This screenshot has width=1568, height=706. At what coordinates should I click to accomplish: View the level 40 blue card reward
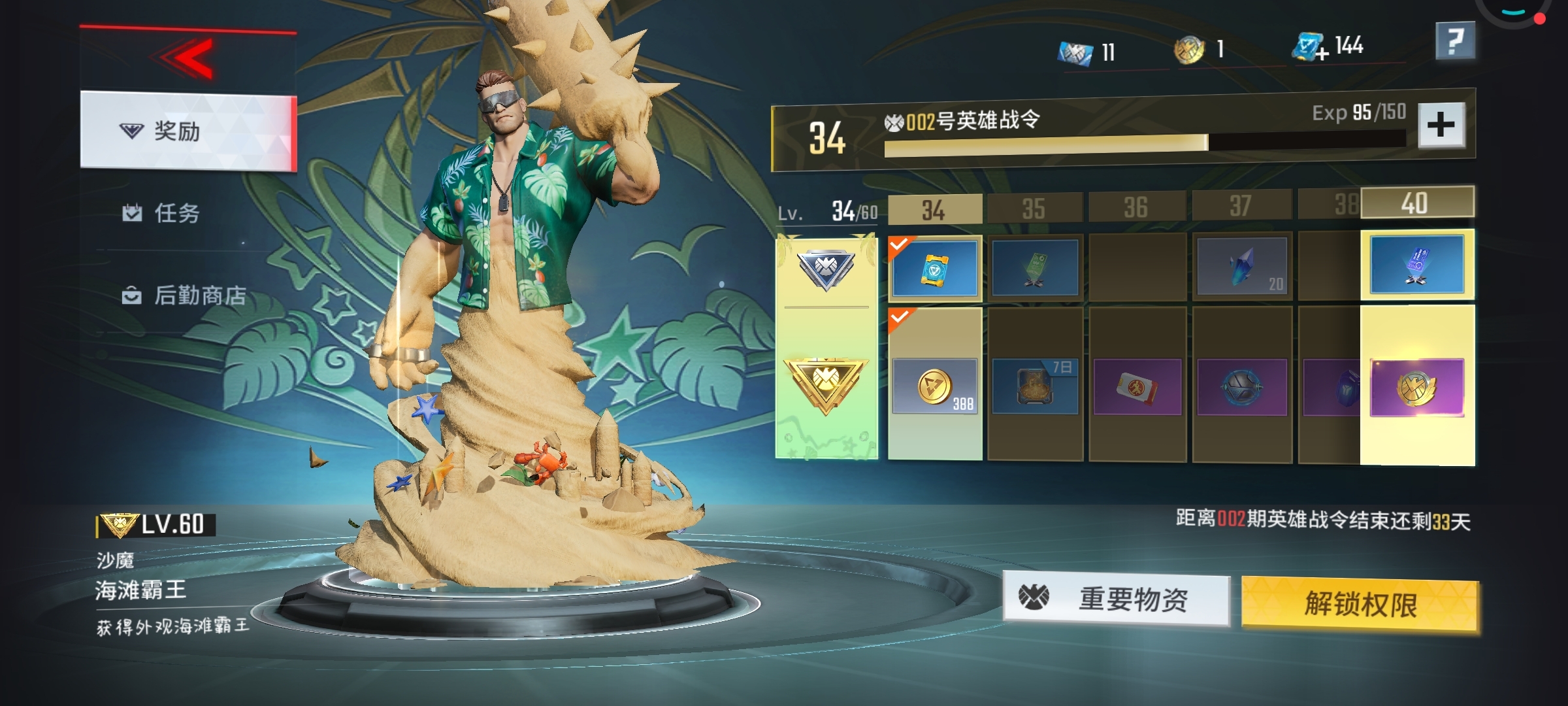coord(1416,265)
